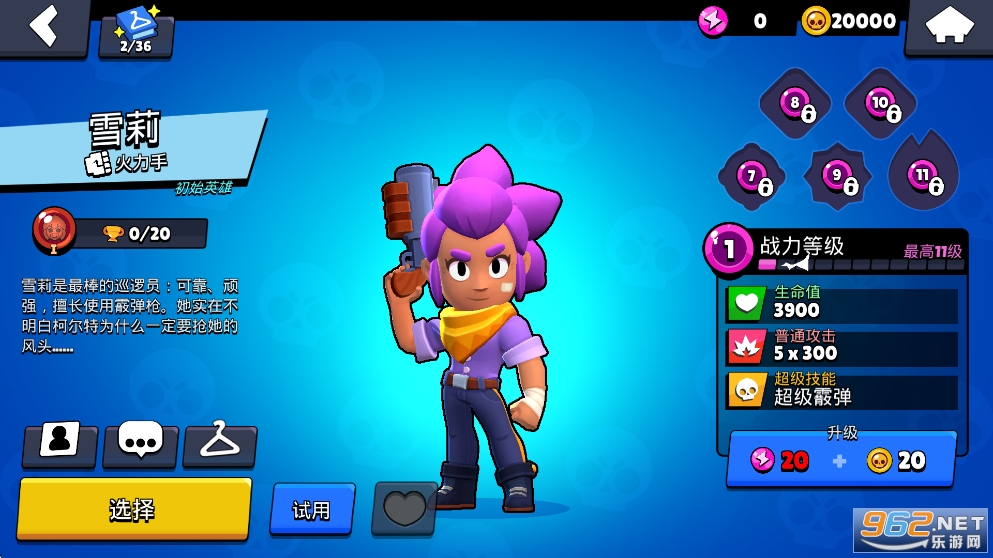
Task: Click the gold coin currency icon
Action: pyautogui.click(x=817, y=21)
